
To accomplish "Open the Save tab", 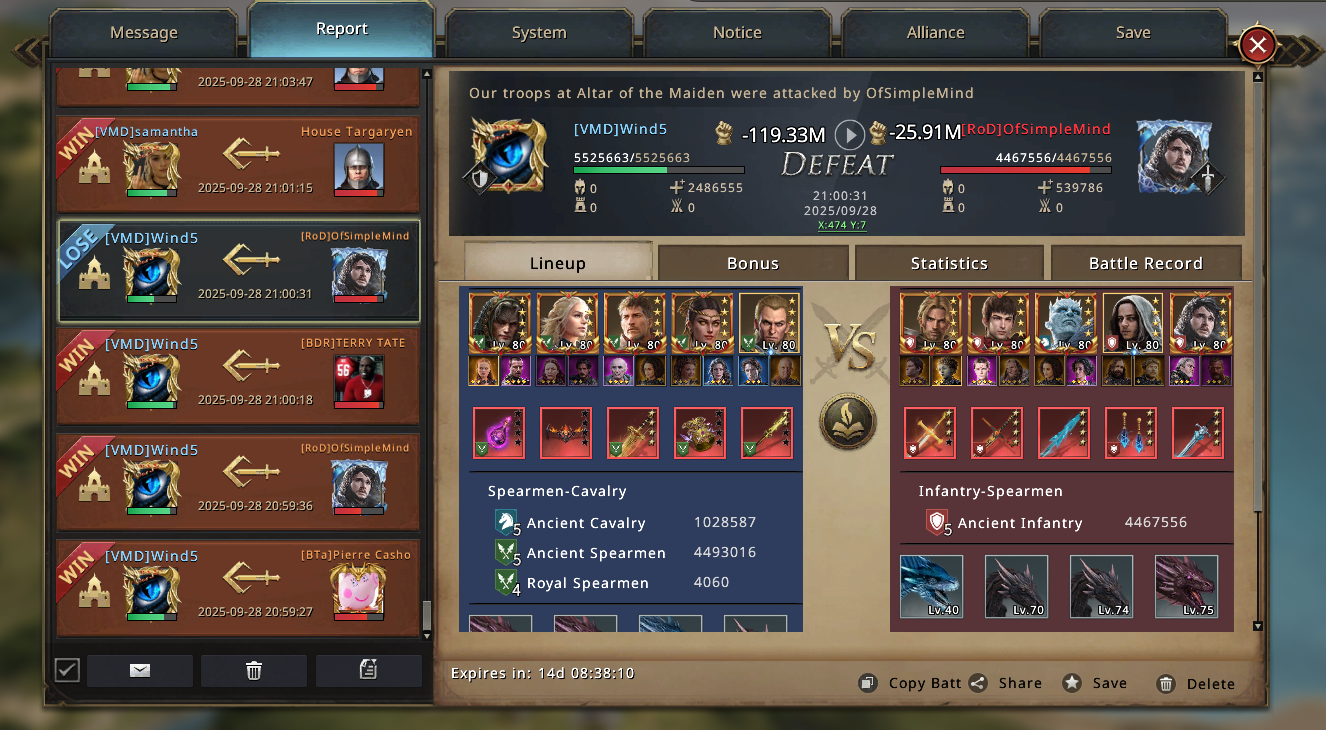I will pos(1133,32).
